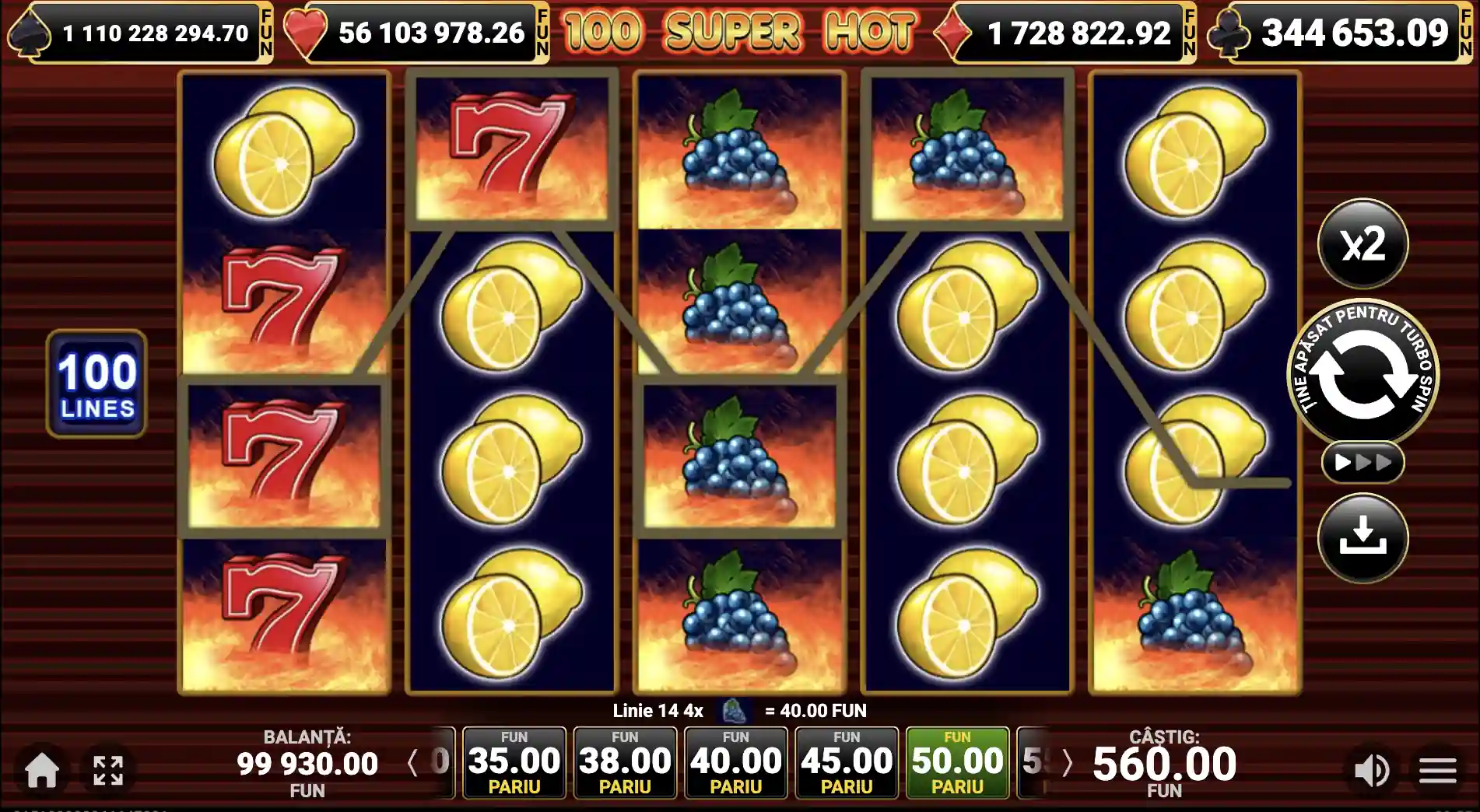Select the highlighted 50.00 PARIU bet

pos(959,761)
